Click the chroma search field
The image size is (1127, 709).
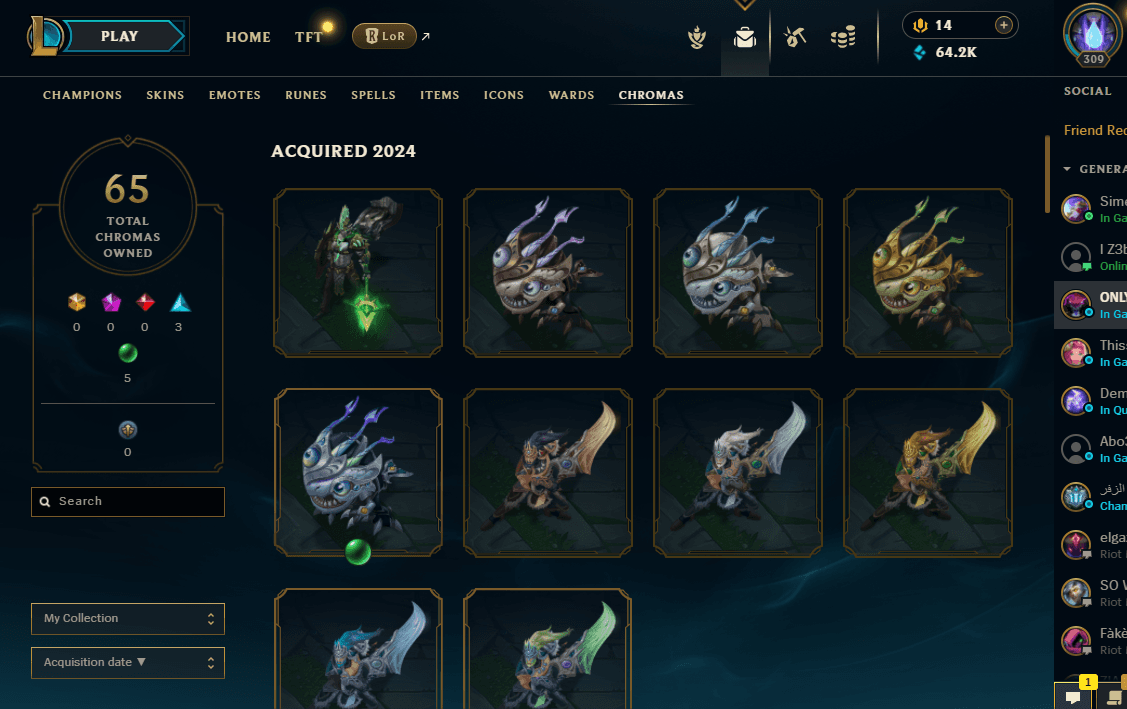(x=128, y=502)
